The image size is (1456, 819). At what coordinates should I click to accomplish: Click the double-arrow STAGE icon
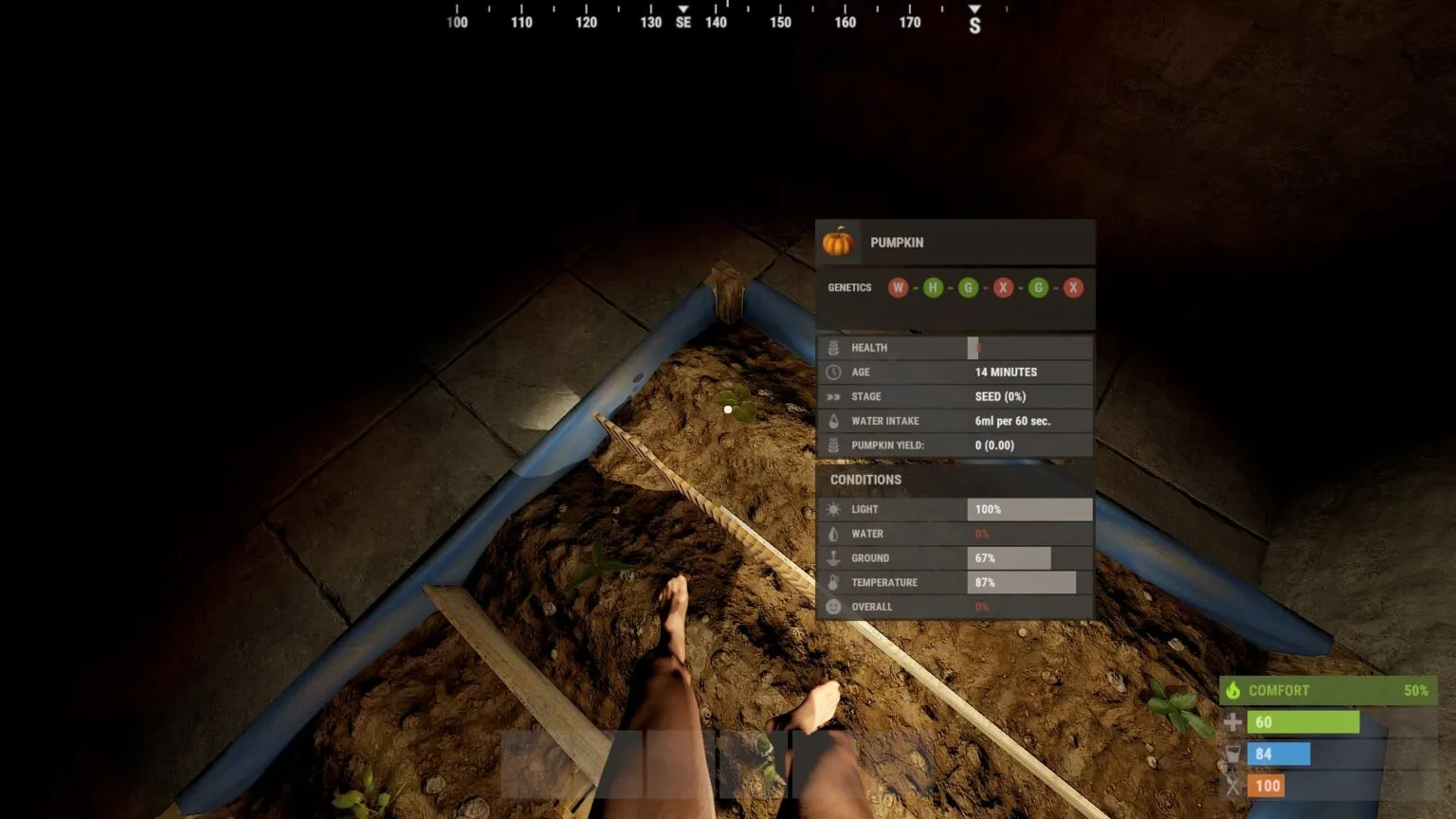(833, 396)
